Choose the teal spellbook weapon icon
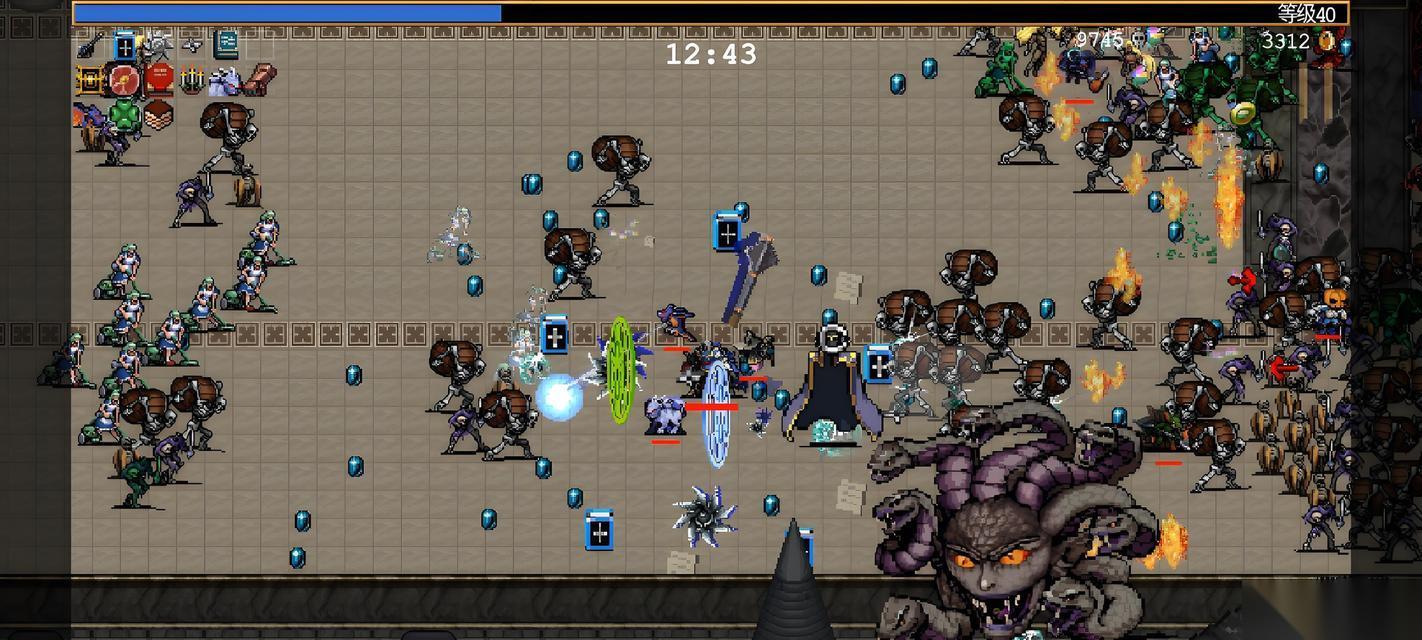1422x640 pixels. point(226,45)
